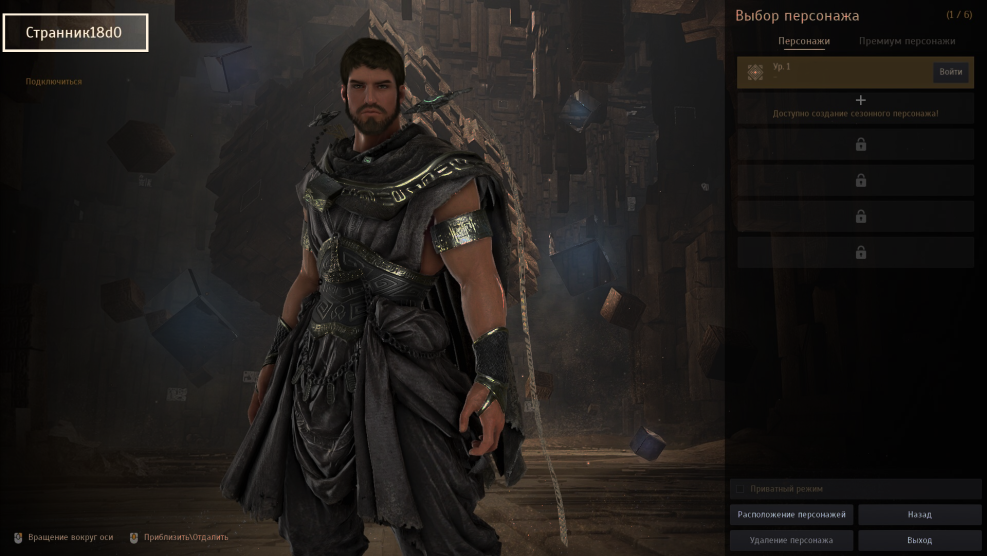The image size is (987, 556).
Task: Exit the game with "Выход"
Action: [919, 541]
